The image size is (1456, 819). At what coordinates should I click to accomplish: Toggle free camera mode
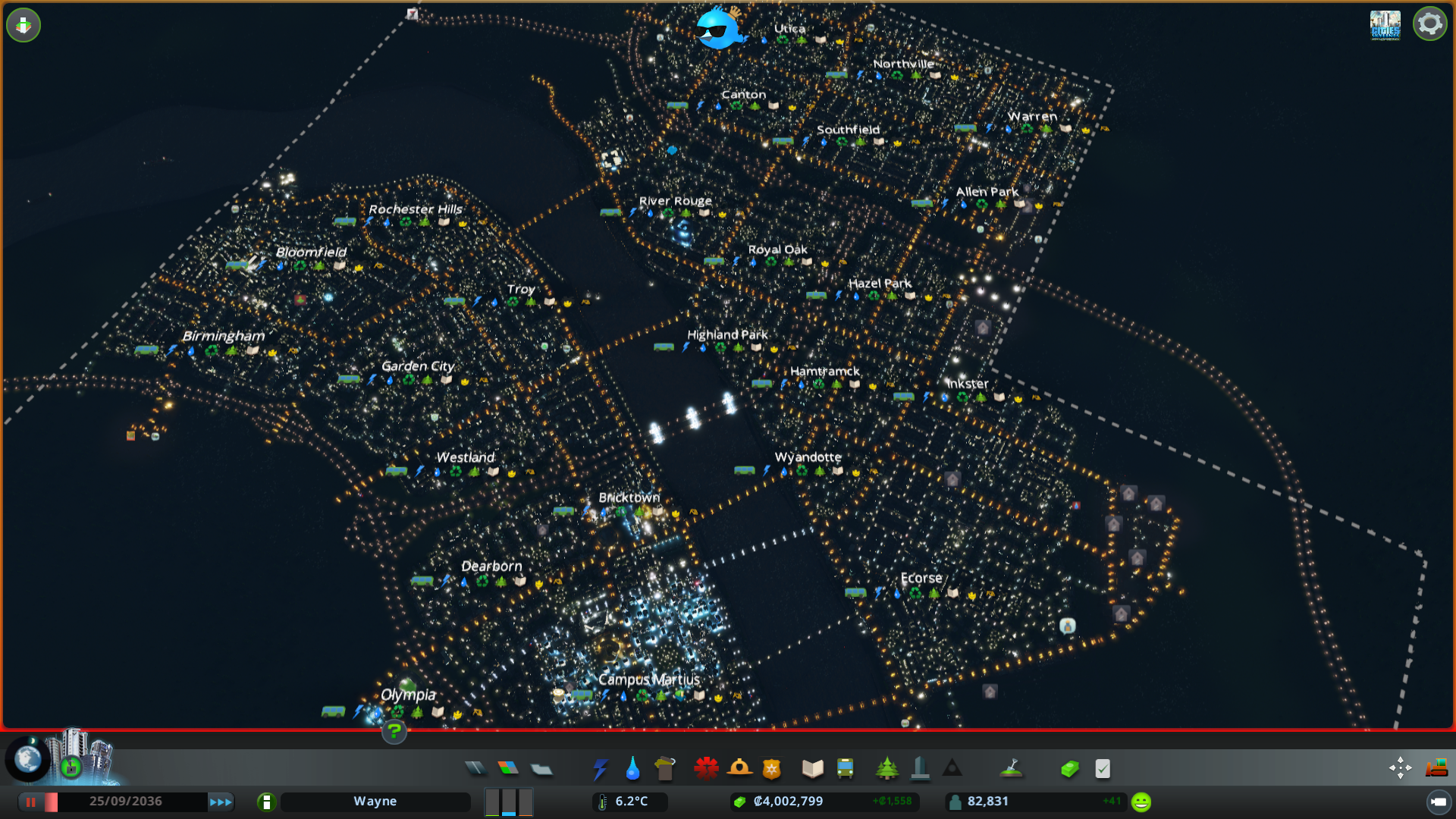(x=1400, y=767)
